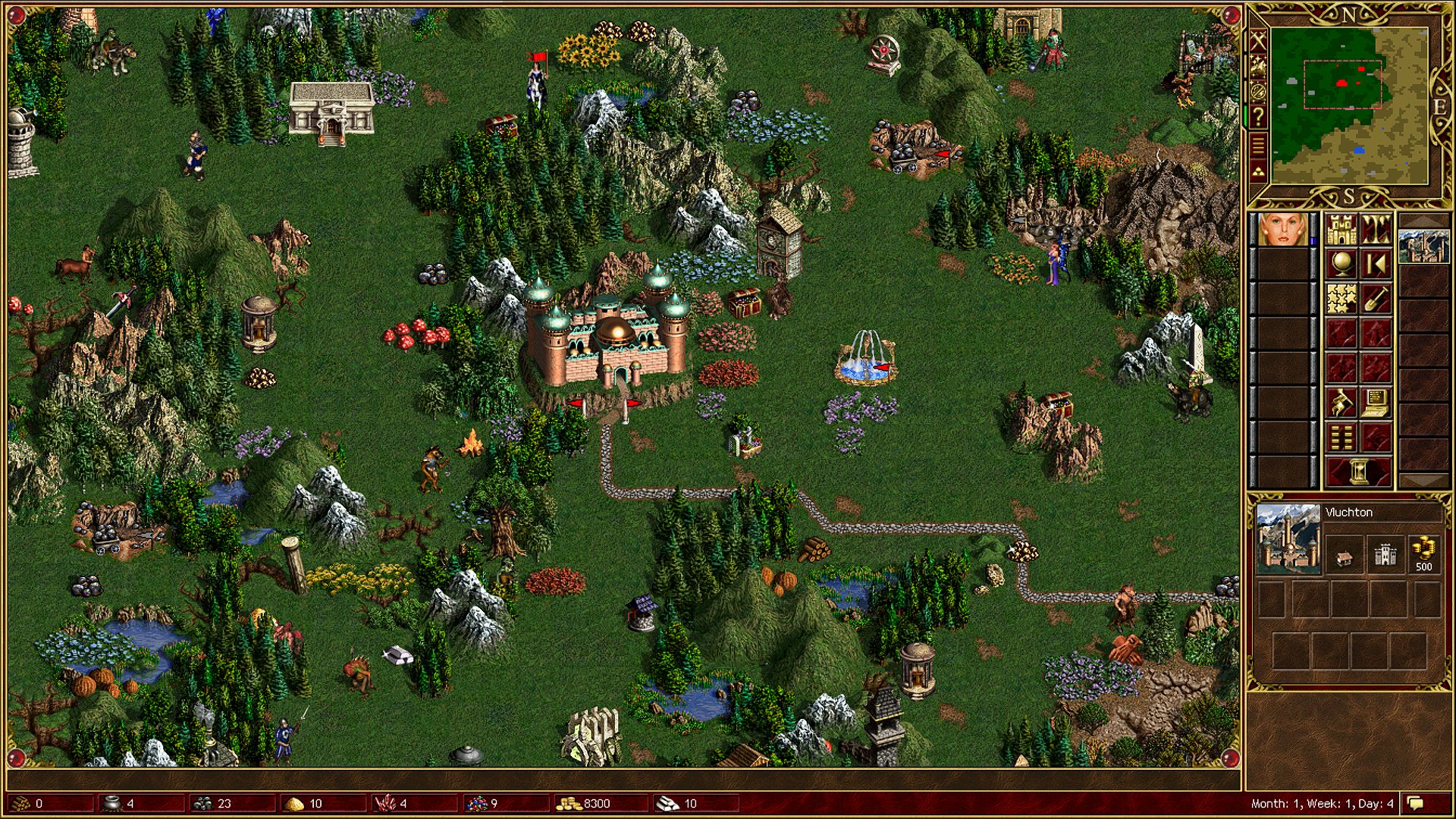
Task: Select the Vluchton town thumbnail in list
Action: coord(1423,246)
